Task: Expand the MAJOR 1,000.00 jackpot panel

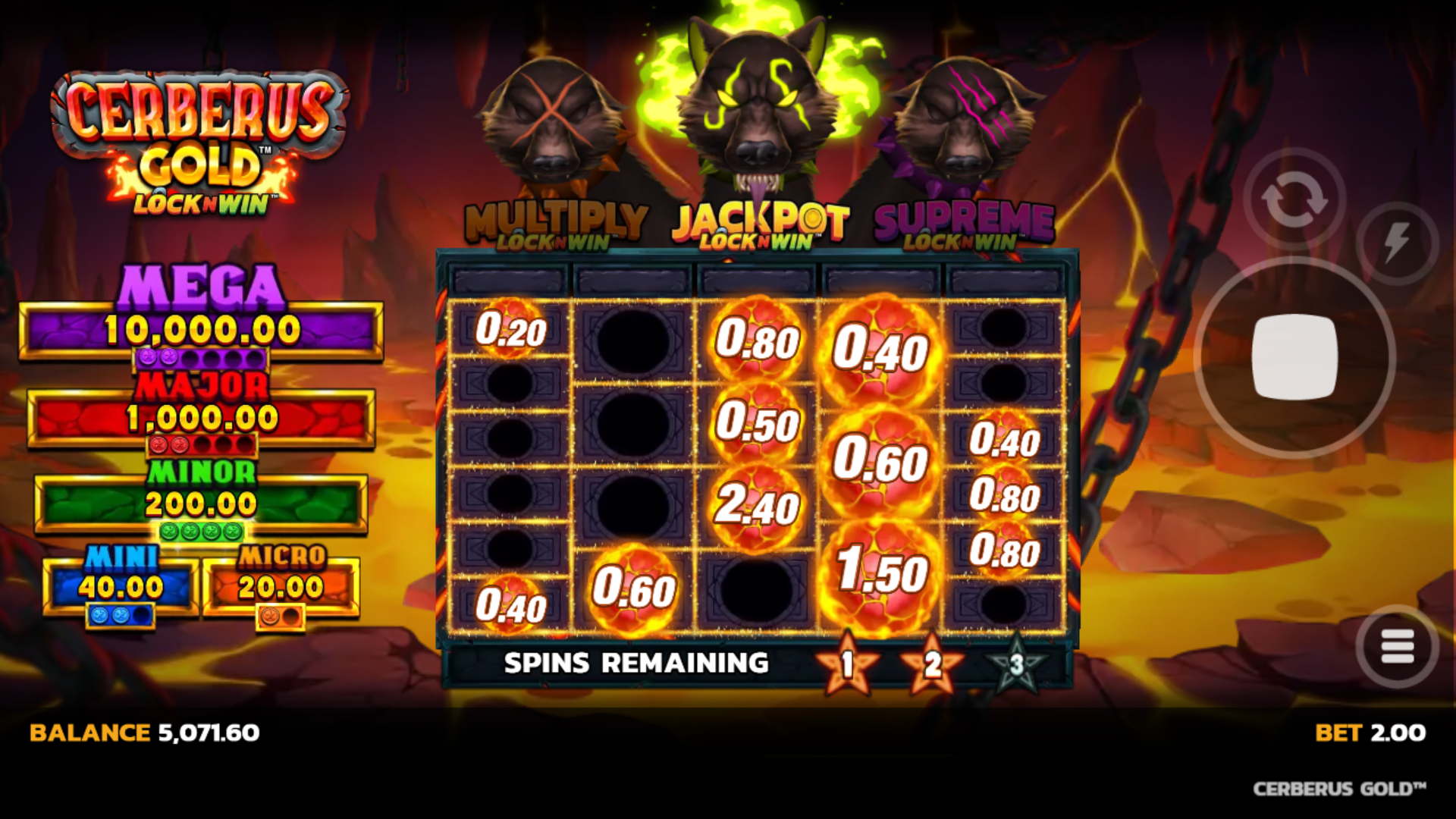Action: pos(201,417)
